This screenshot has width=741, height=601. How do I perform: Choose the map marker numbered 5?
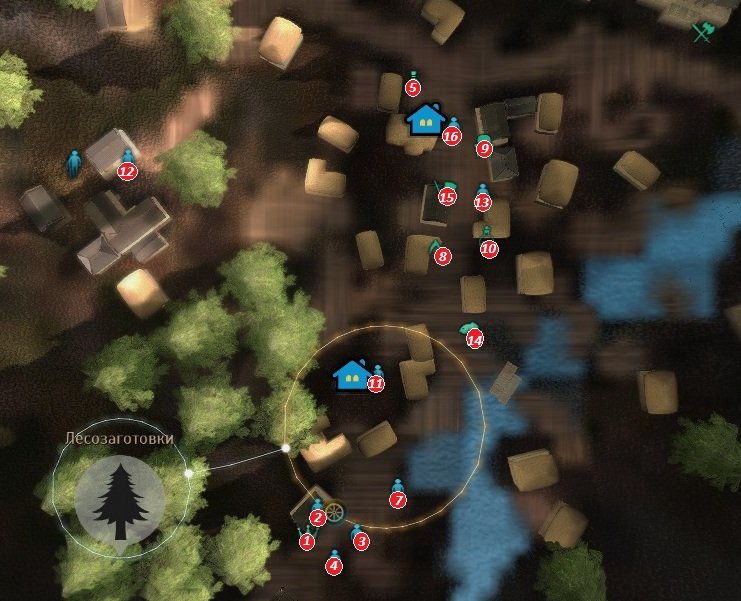click(x=413, y=86)
